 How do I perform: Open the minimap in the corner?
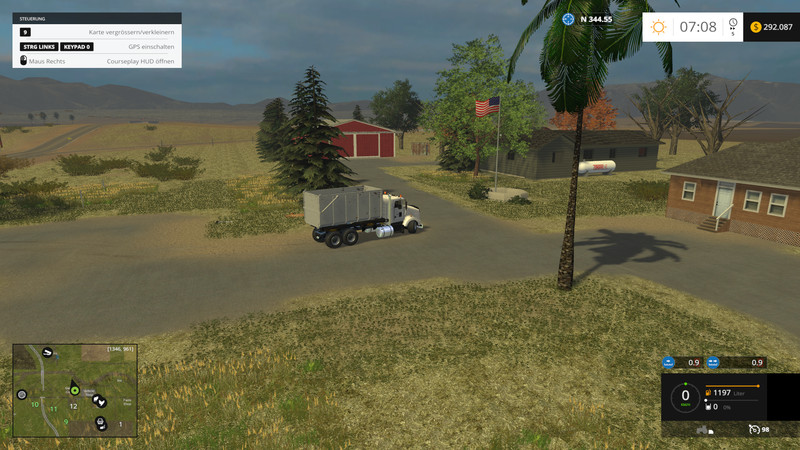tap(75, 391)
